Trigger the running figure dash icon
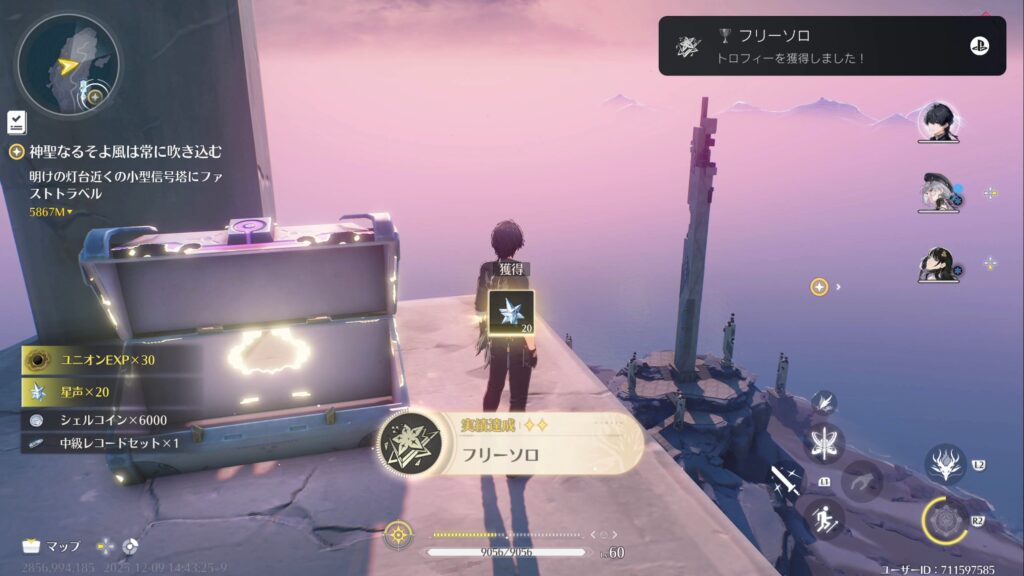This screenshot has height=576, width=1024. [826, 518]
